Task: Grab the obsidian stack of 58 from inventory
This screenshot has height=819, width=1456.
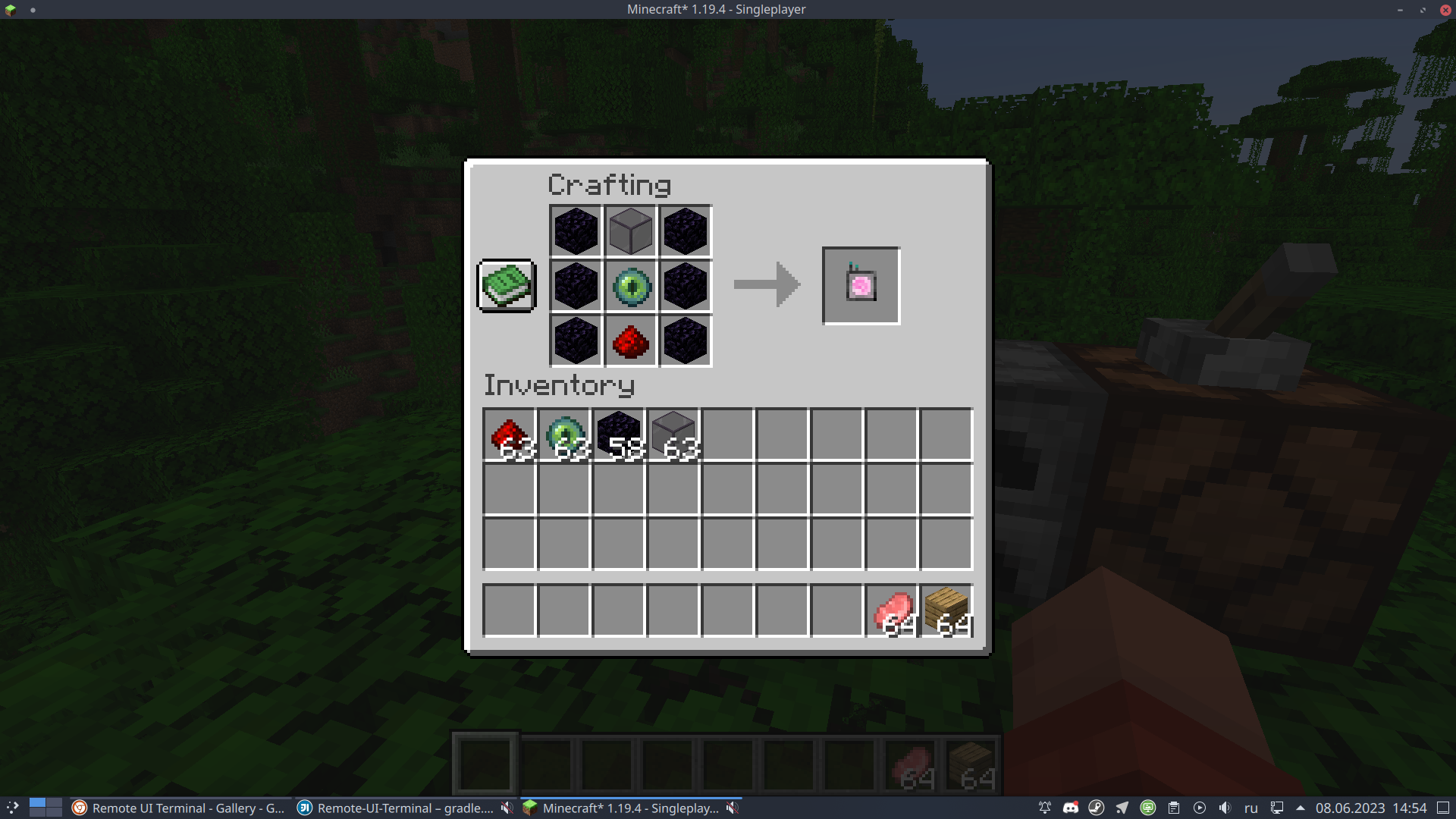Action: (x=618, y=434)
